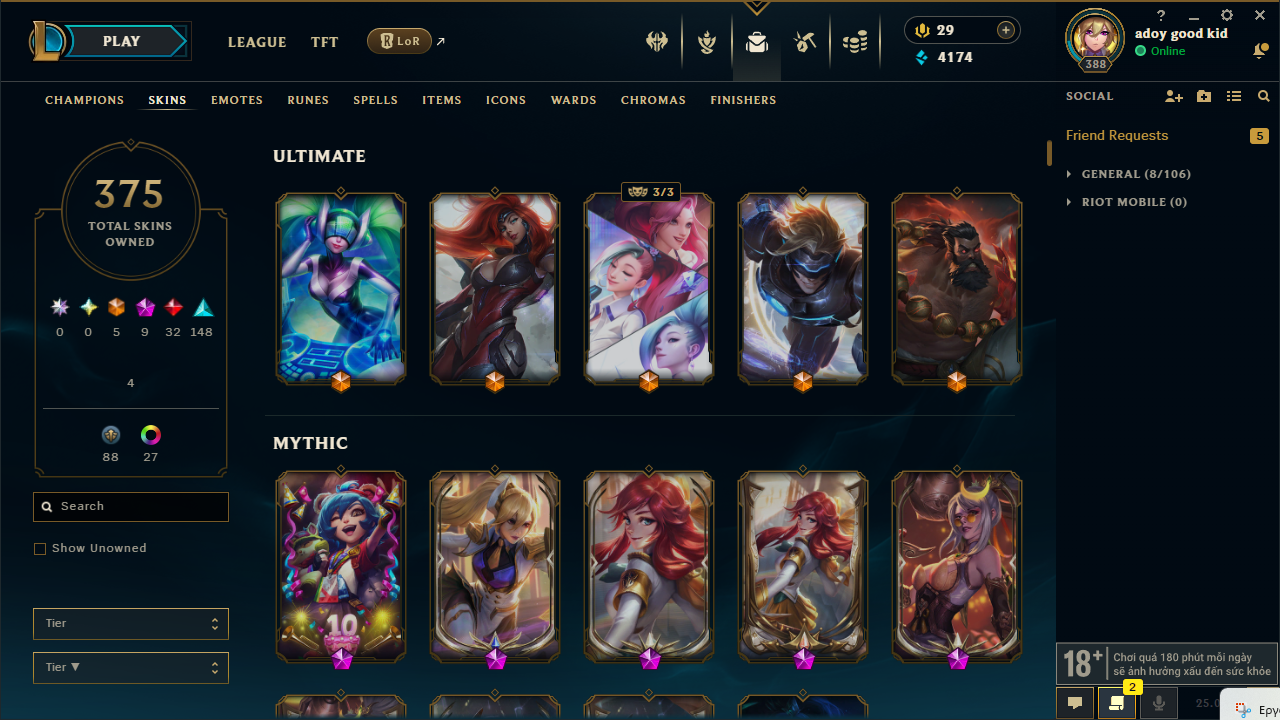
Task: Close the League client window
Action: pyautogui.click(x=1259, y=16)
